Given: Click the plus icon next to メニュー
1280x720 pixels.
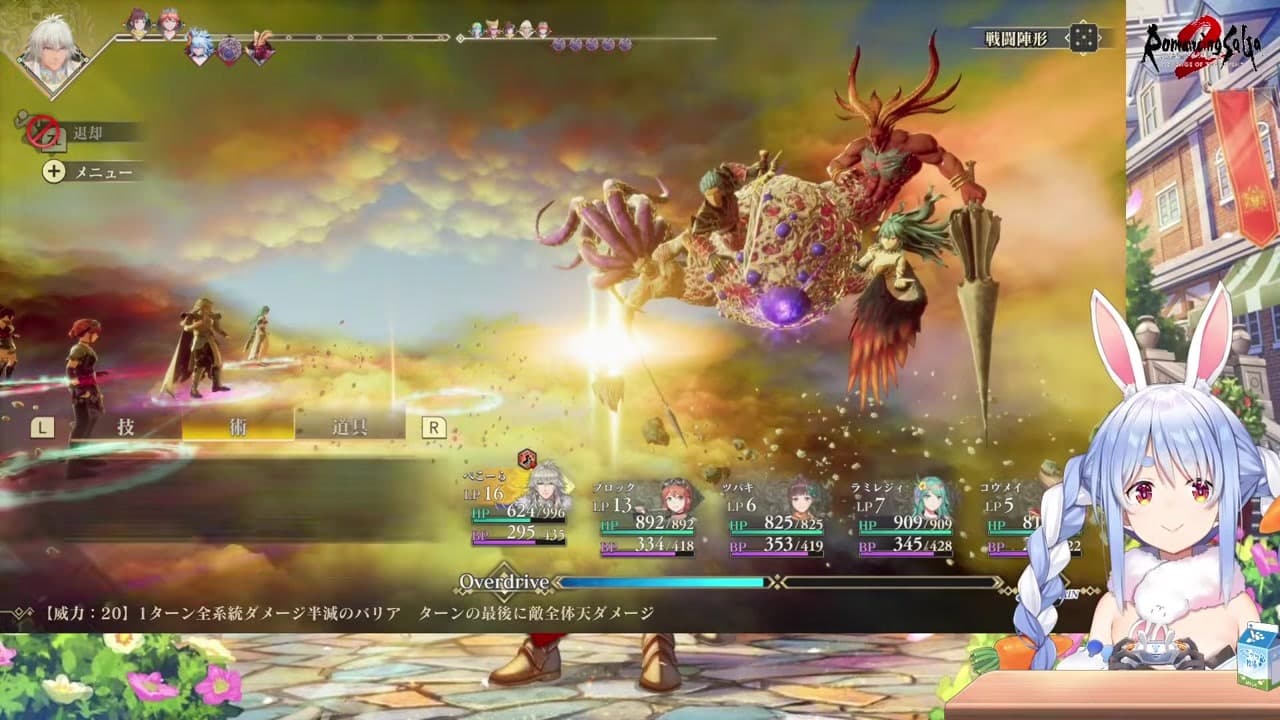Looking at the screenshot, I should tap(53, 172).
